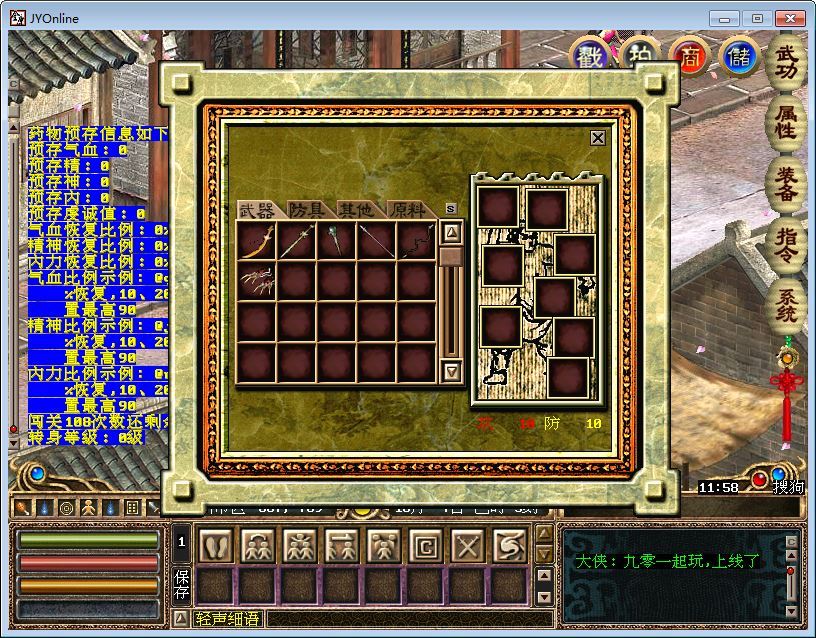This screenshot has height=638, width=816.
Task: Open the 指令 commands menu
Action: (x=787, y=245)
